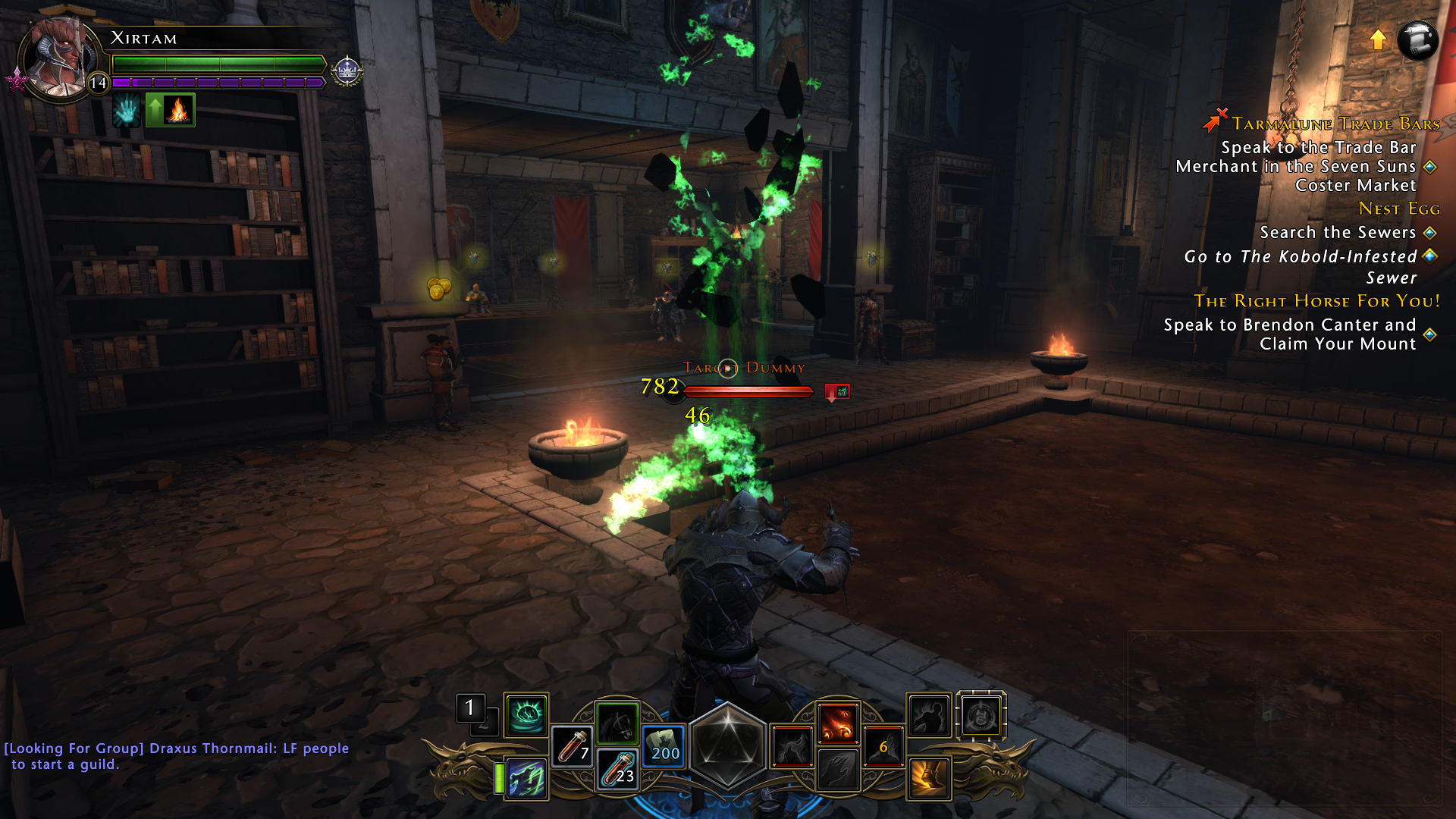This screenshot has height=819, width=1456.
Task: Click the teal hand buff icon under Xirtam
Action: pos(125,110)
